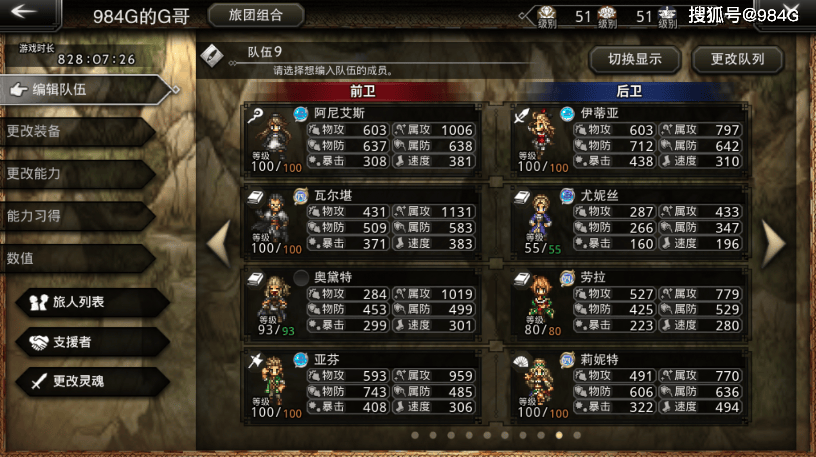Go back with the top-left arrow
816x457 pixels.
click(28, 13)
